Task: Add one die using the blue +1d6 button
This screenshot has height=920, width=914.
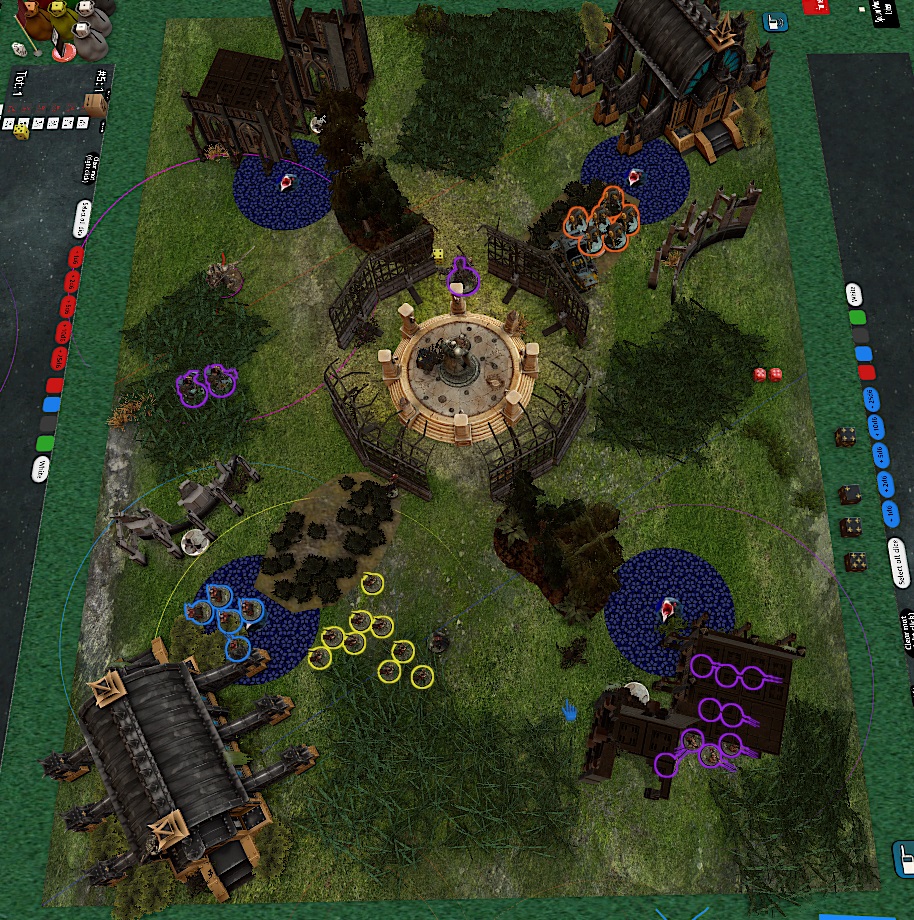Action: (890, 515)
